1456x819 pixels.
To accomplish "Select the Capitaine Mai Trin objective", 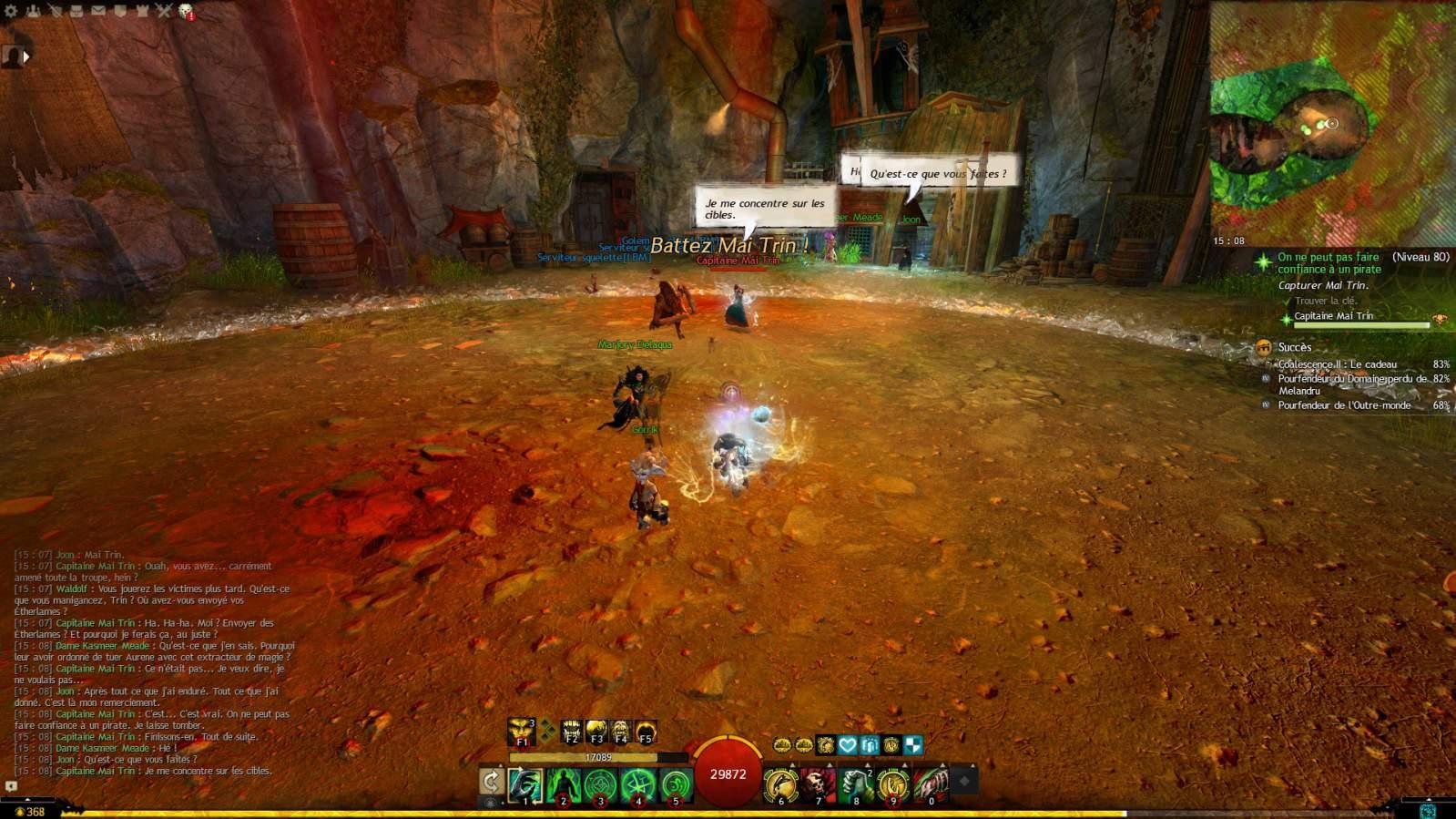I will (1333, 316).
